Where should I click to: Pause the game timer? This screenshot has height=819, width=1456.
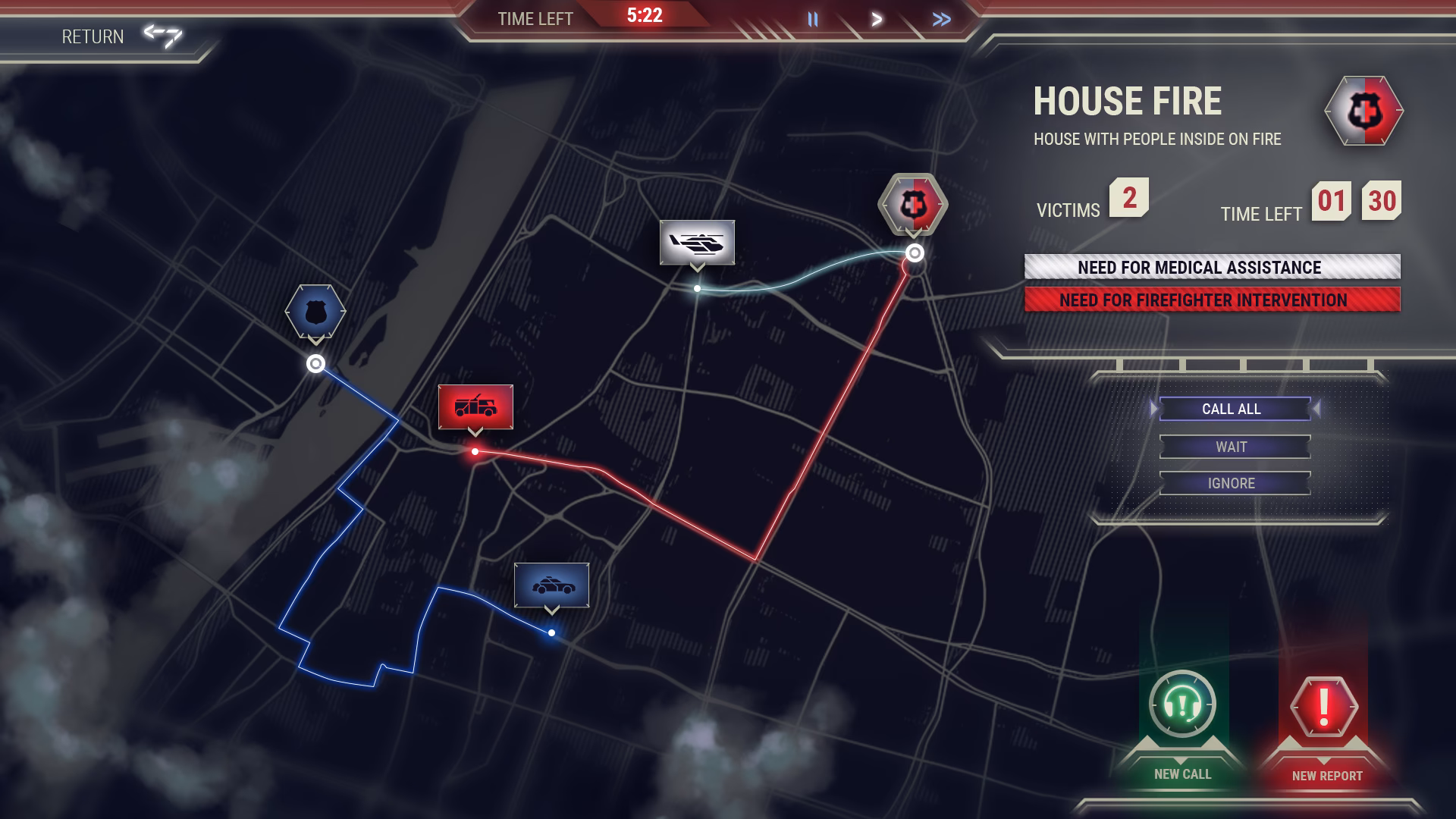[x=813, y=20]
